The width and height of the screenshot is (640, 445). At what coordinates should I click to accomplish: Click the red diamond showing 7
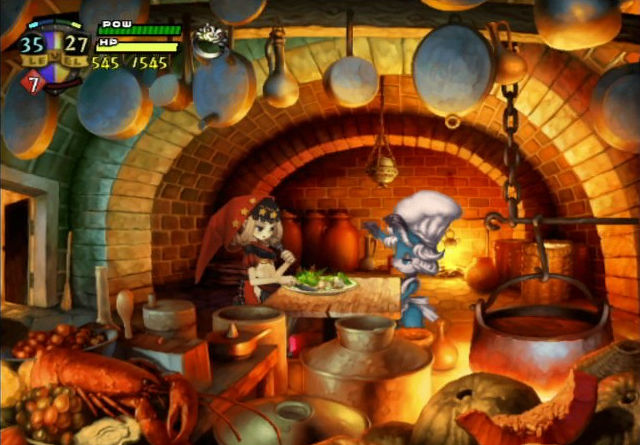click(31, 83)
